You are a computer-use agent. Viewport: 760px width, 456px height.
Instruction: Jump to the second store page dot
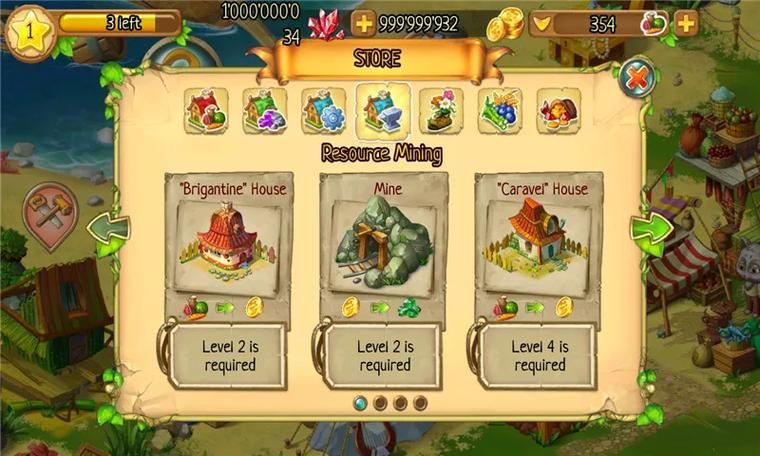tap(380, 403)
